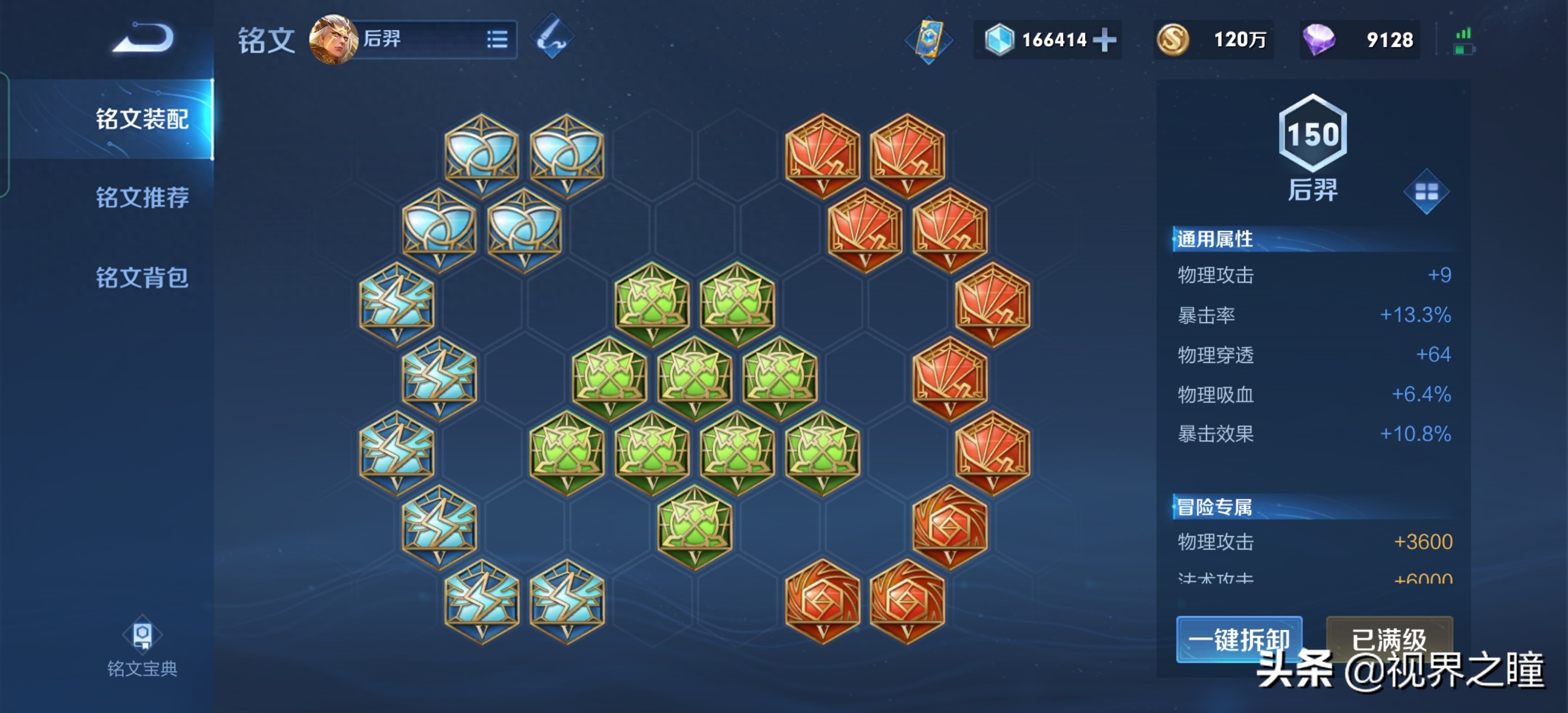The image size is (1568, 713).
Task: Switch to the 铭文装配 tab
Action: [142, 119]
